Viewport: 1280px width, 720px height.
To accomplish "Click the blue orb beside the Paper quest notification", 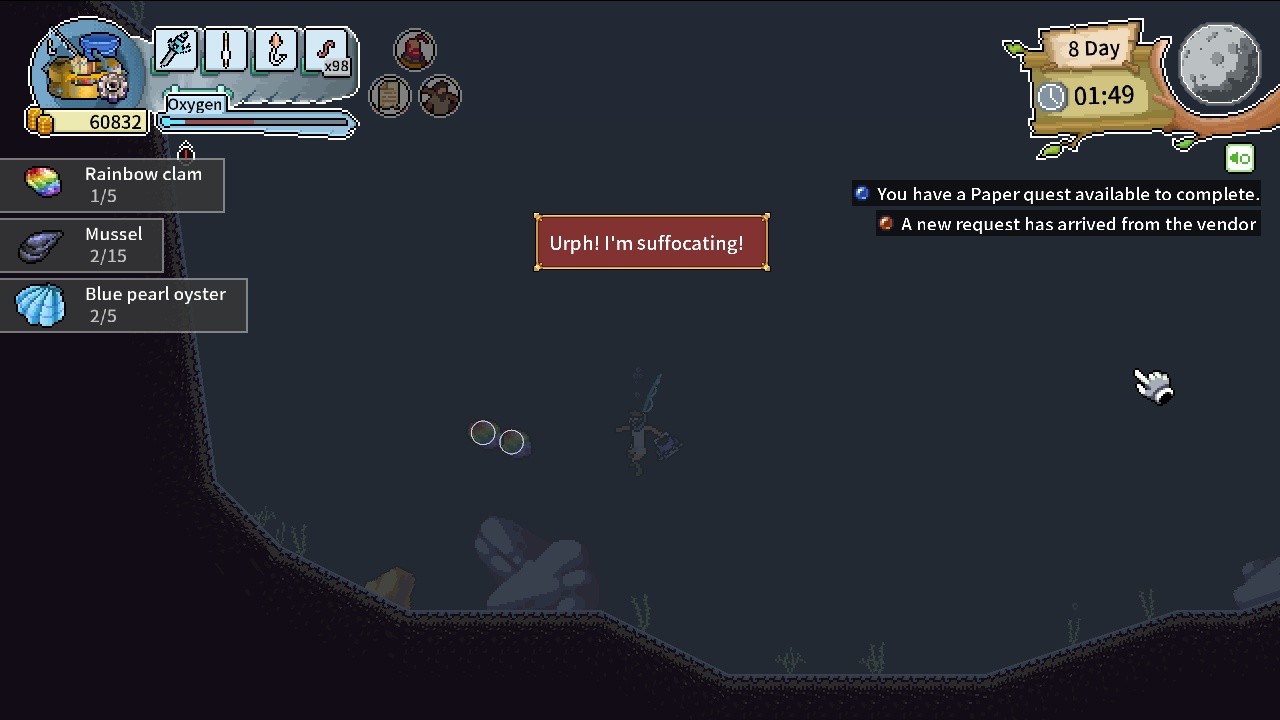I will (861, 193).
